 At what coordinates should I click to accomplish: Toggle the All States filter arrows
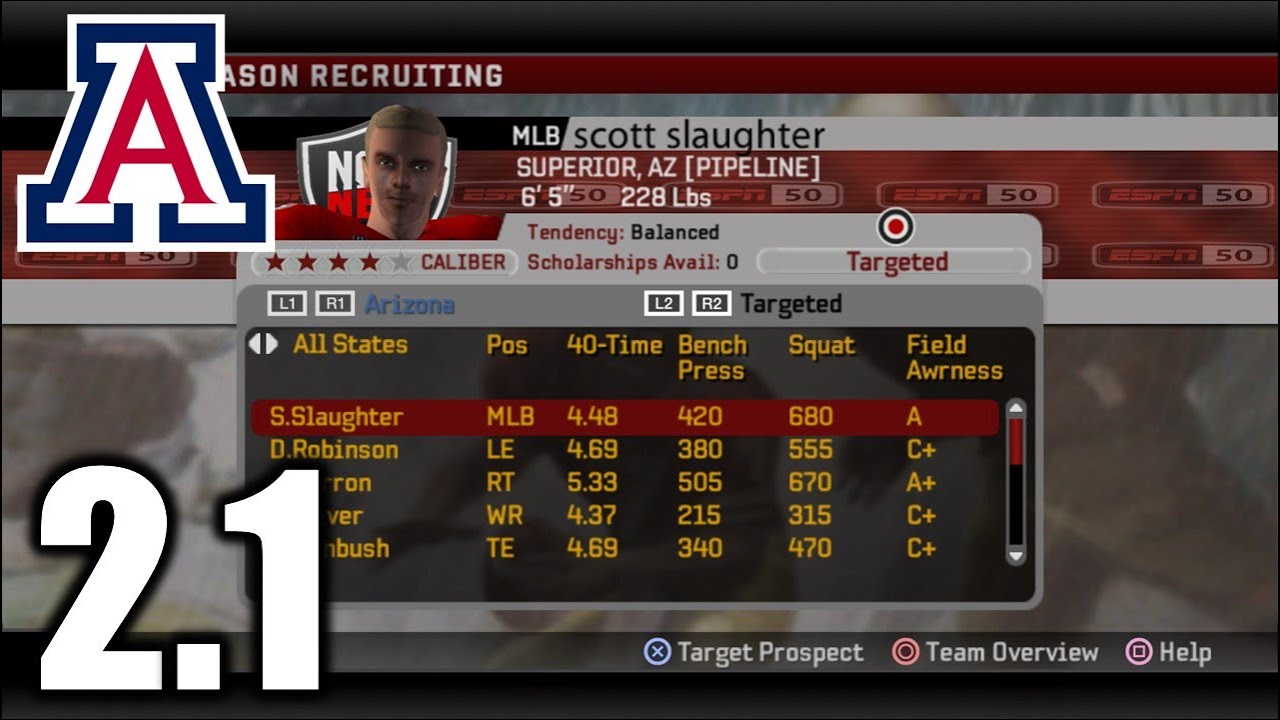click(263, 344)
